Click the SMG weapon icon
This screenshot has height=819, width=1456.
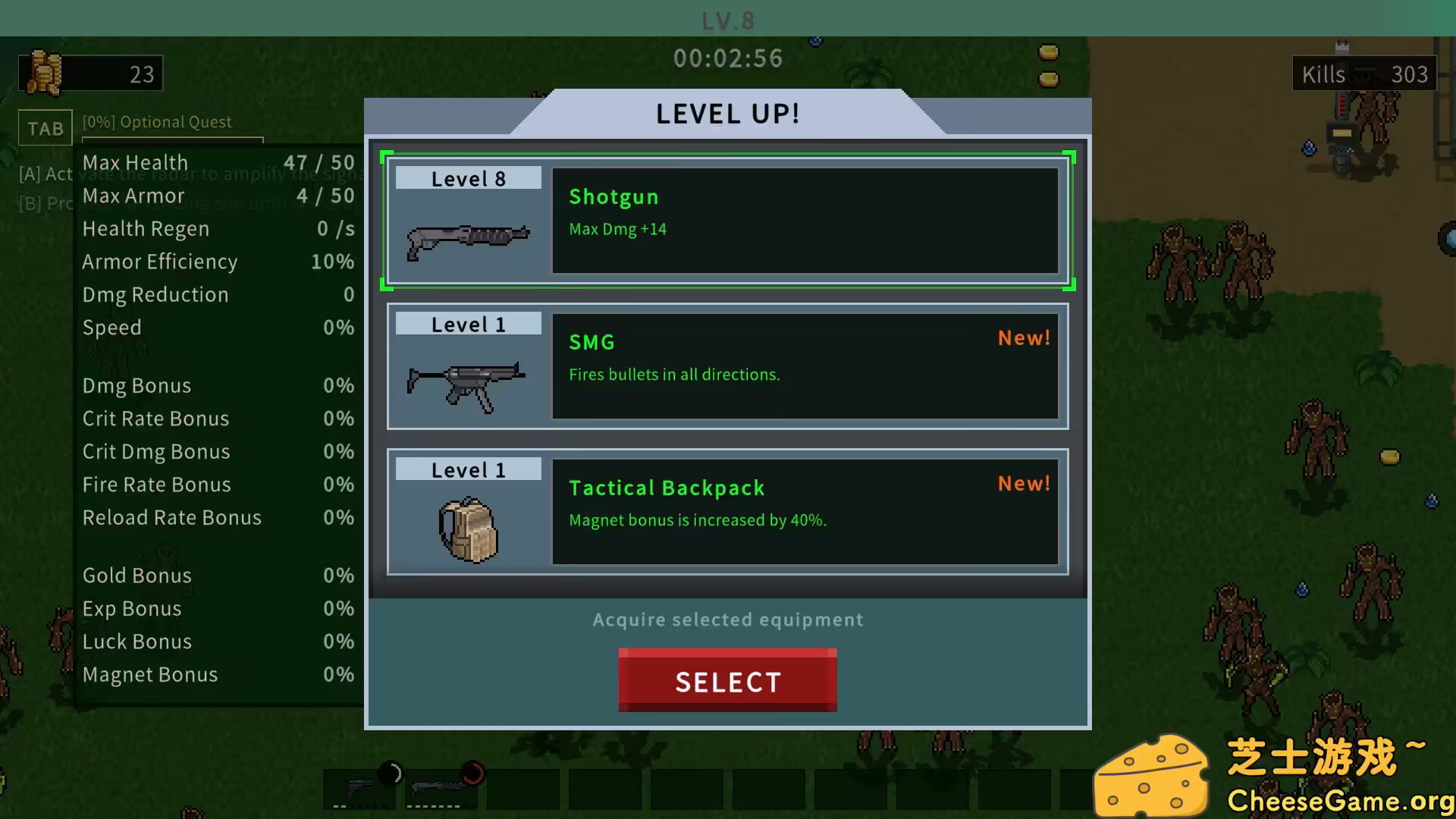(x=466, y=383)
